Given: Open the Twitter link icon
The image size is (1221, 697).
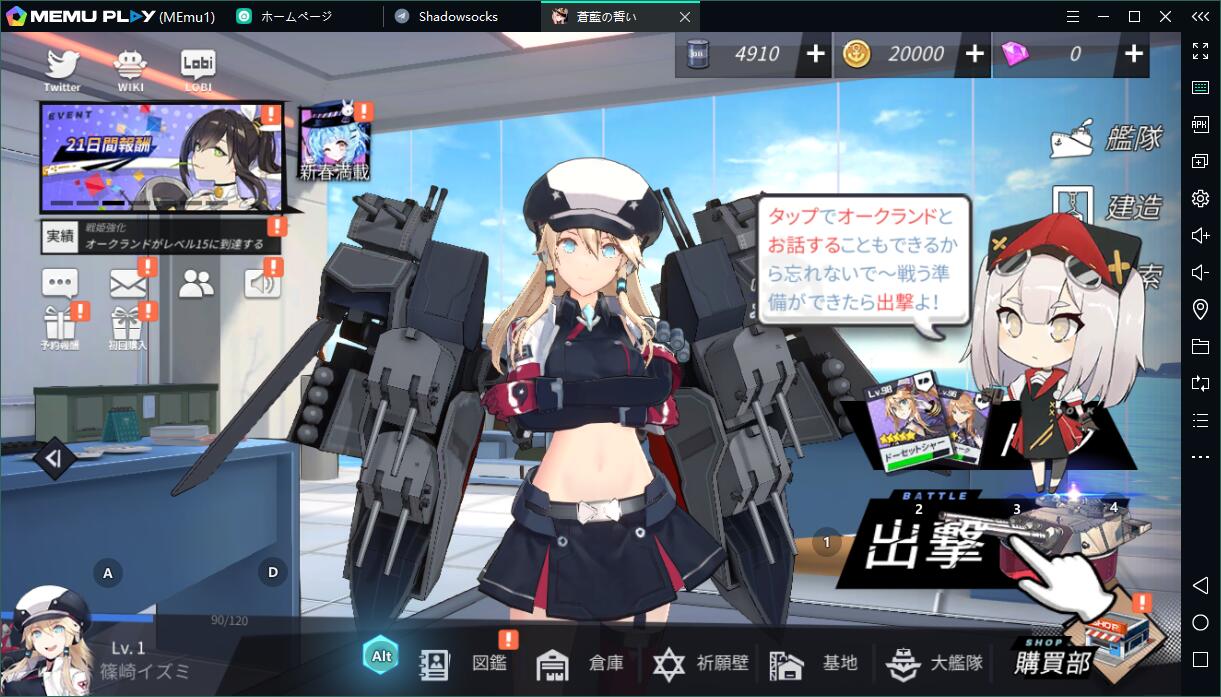Looking at the screenshot, I should (x=62, y=68).
